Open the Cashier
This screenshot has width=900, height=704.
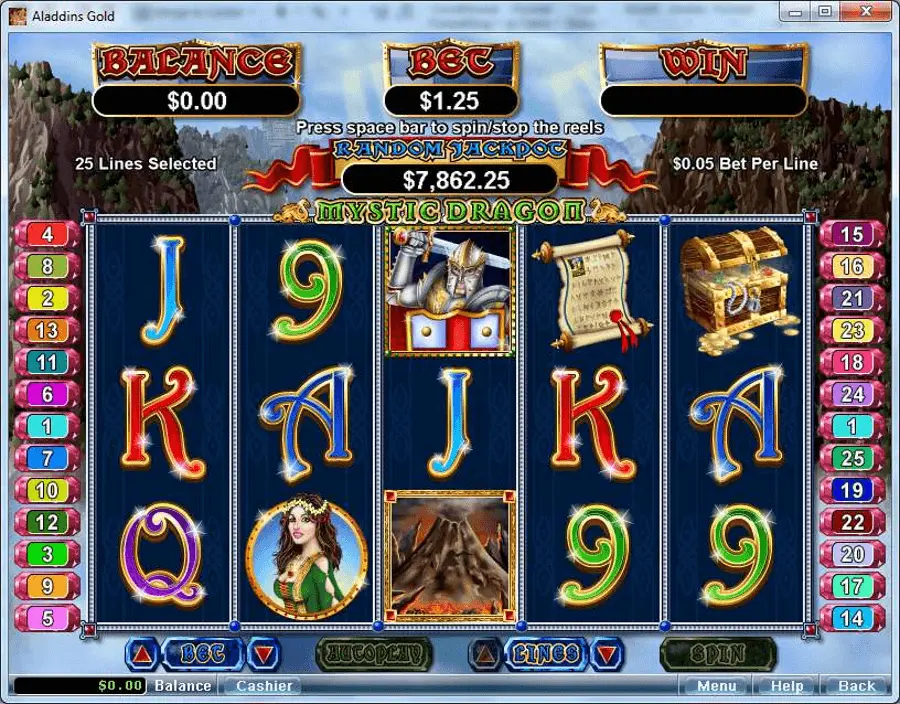click(264, 686)
